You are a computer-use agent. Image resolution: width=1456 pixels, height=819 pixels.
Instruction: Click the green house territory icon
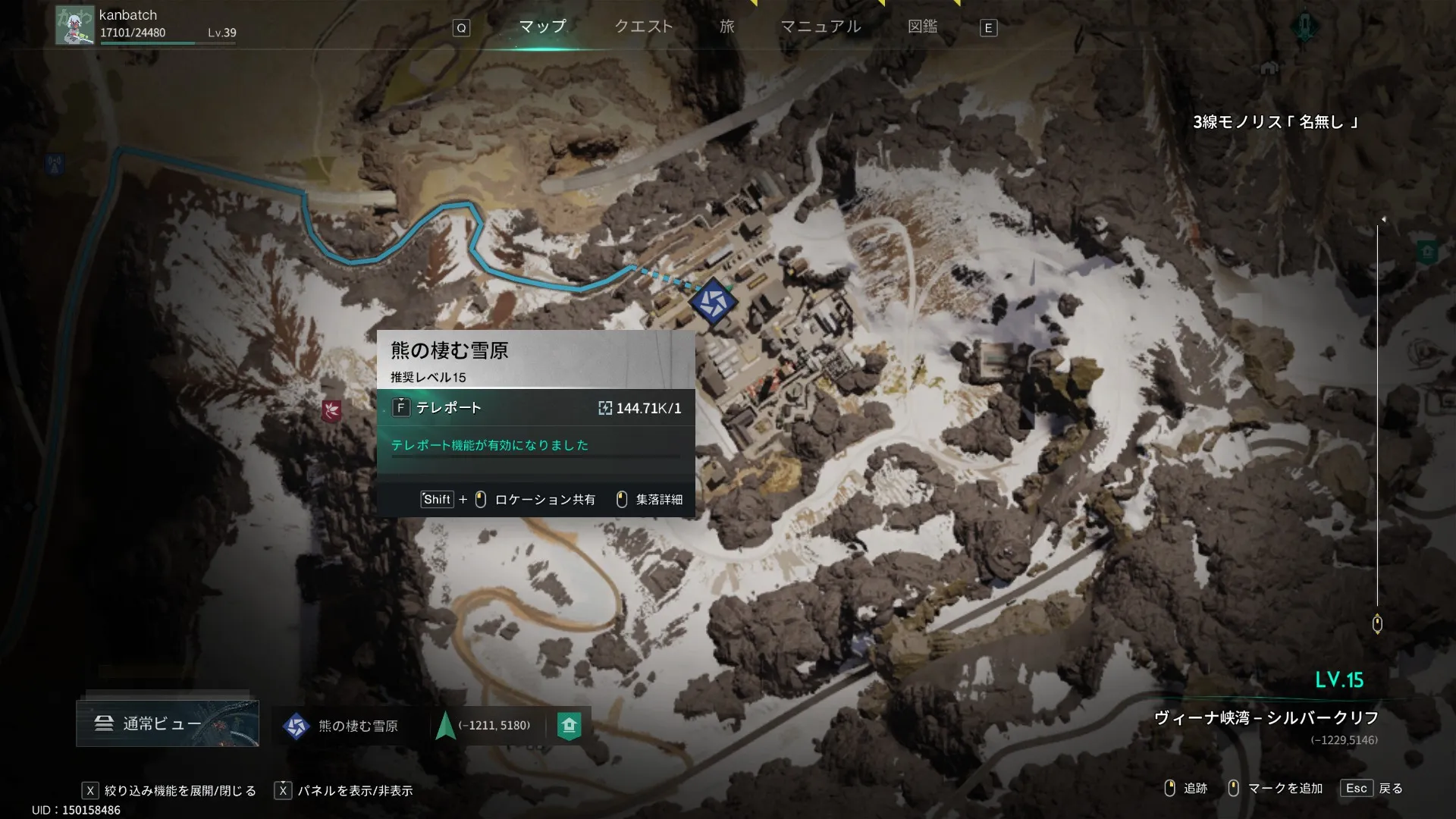point(569,726)
